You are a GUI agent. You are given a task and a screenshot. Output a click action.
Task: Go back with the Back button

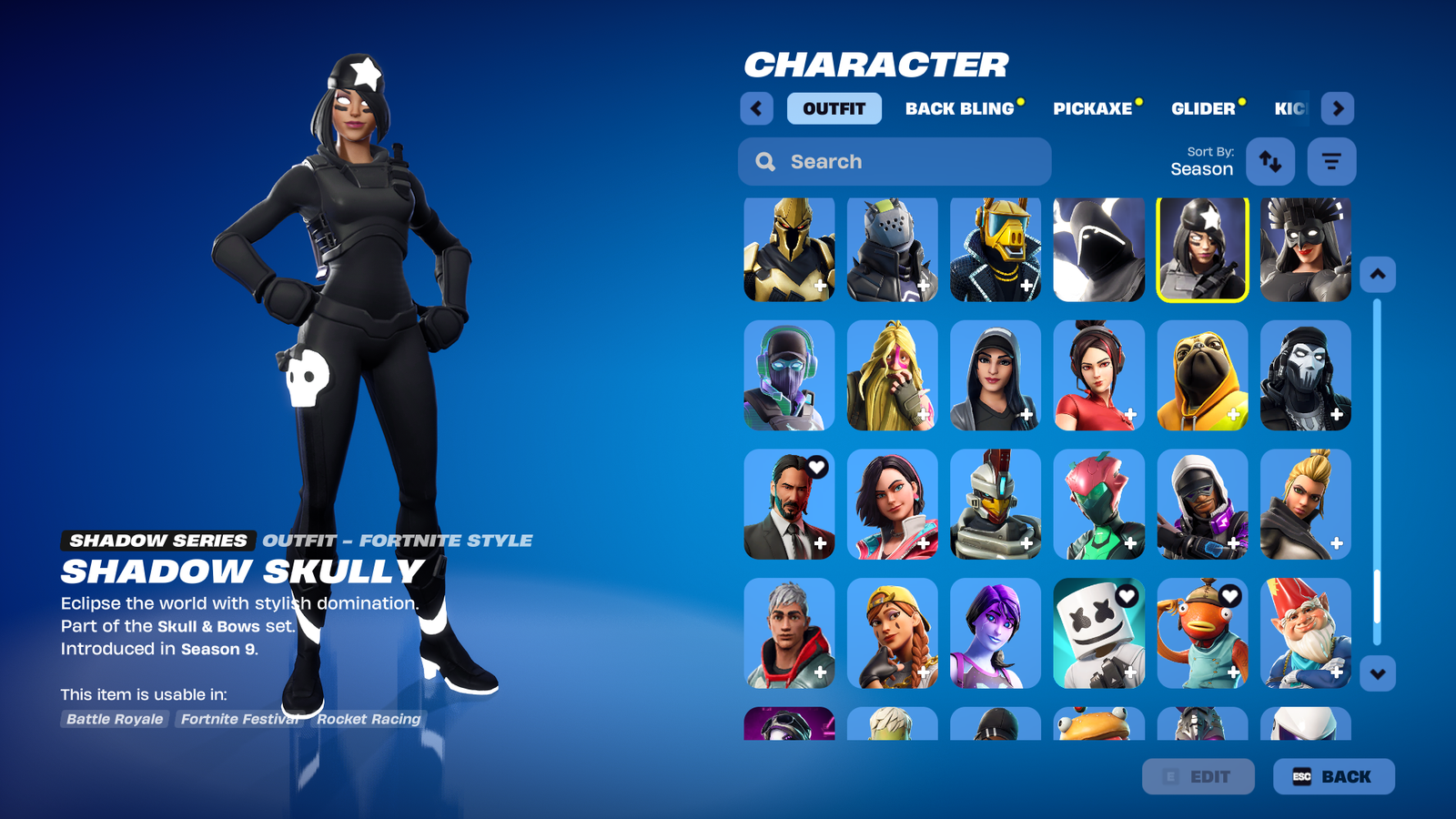pos(1333,776)
